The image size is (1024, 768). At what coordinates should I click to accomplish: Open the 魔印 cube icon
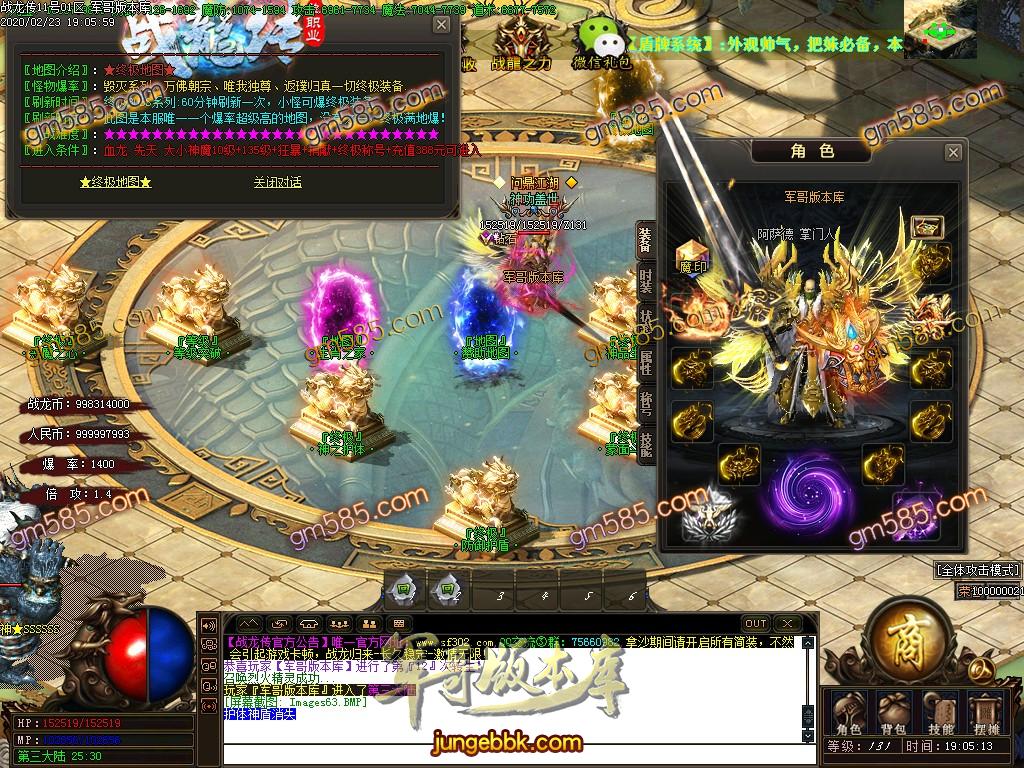pyautogui.click(x=691, y=256)
